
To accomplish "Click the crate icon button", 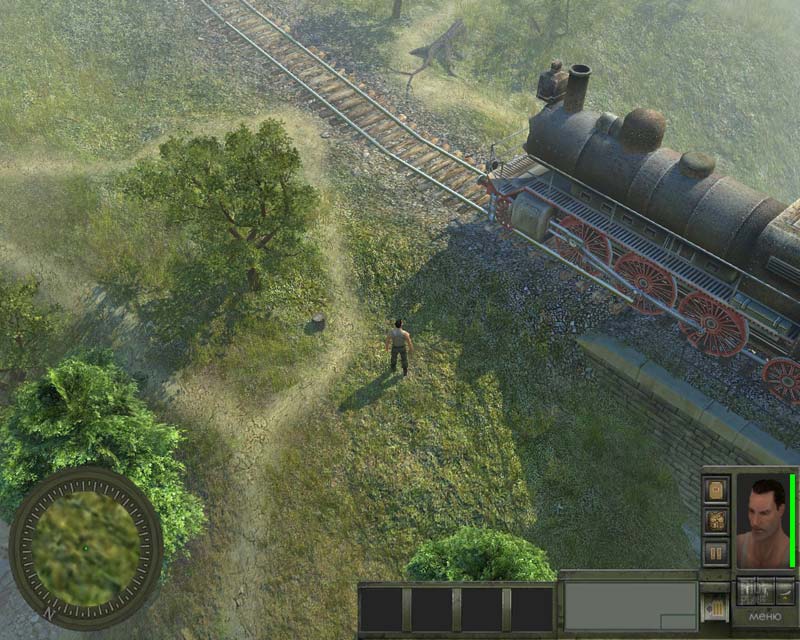I will tap(716, 521).
